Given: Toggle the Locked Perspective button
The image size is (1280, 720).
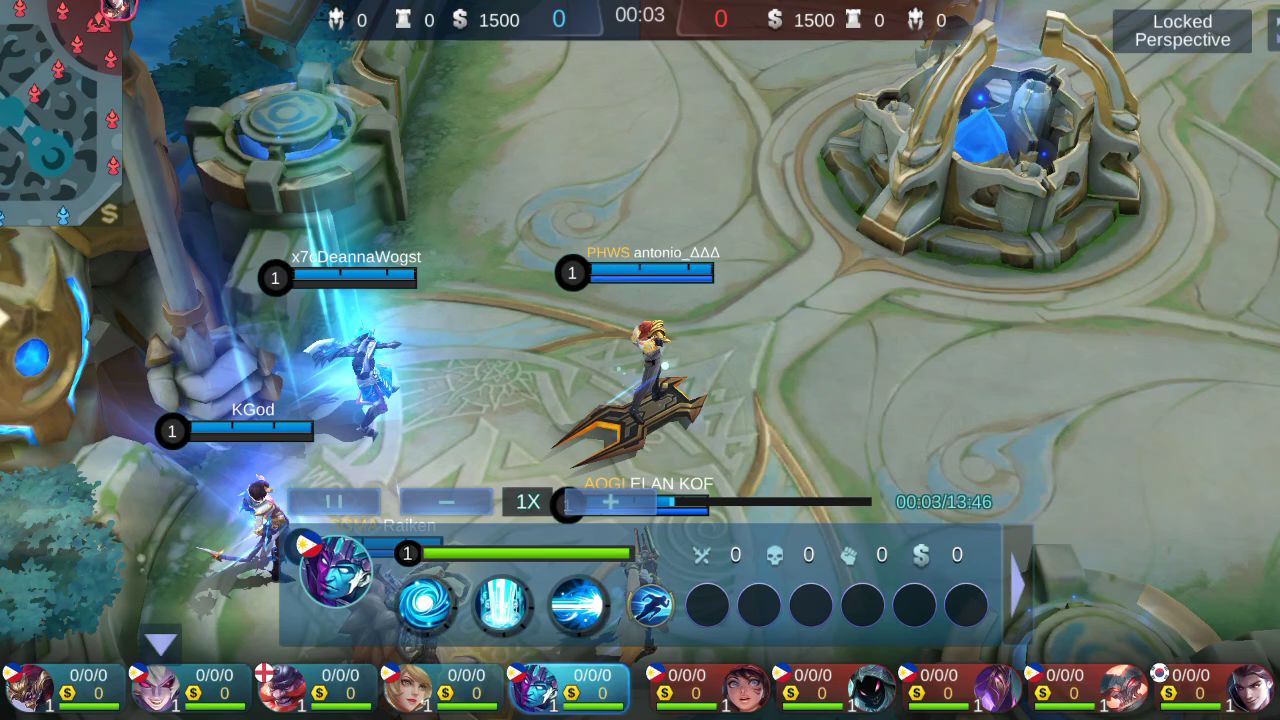Looking at the screenshot, I should click(x=1181, y=31).
